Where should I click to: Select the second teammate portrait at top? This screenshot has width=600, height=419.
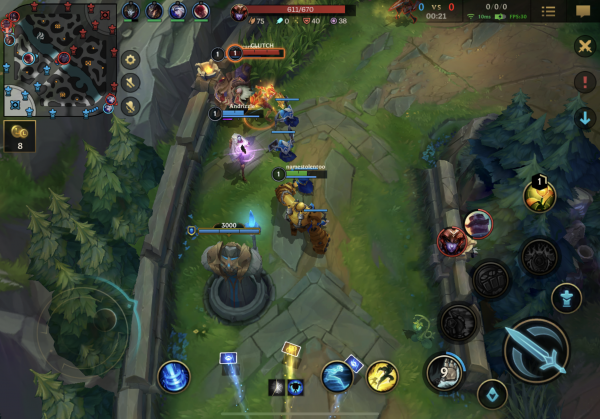pos(155,11)
